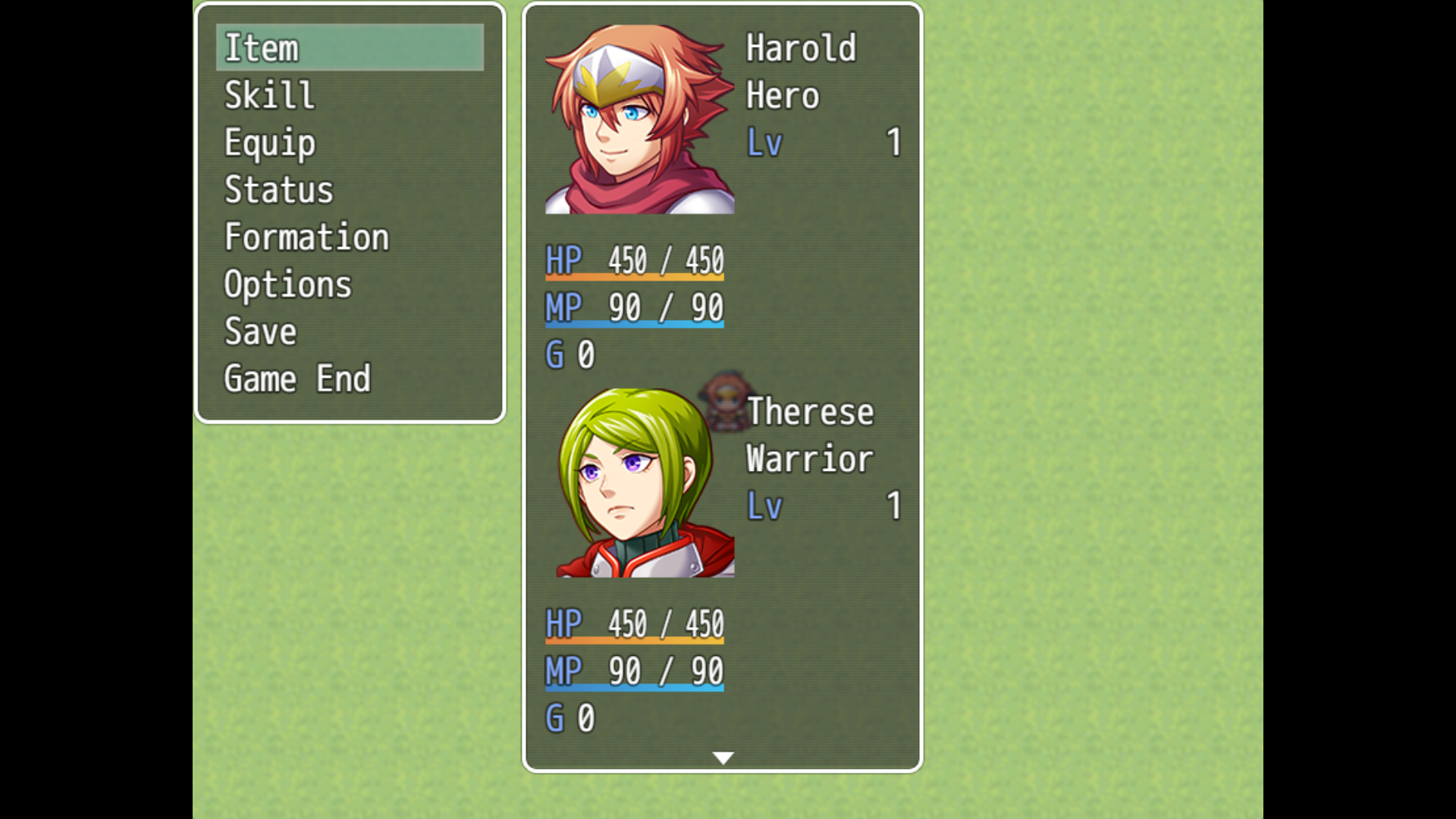Image resolution: width=1456 pixels, height=819 pixels.
Task: Select the Equip option
Action: [x=269, y=142]
